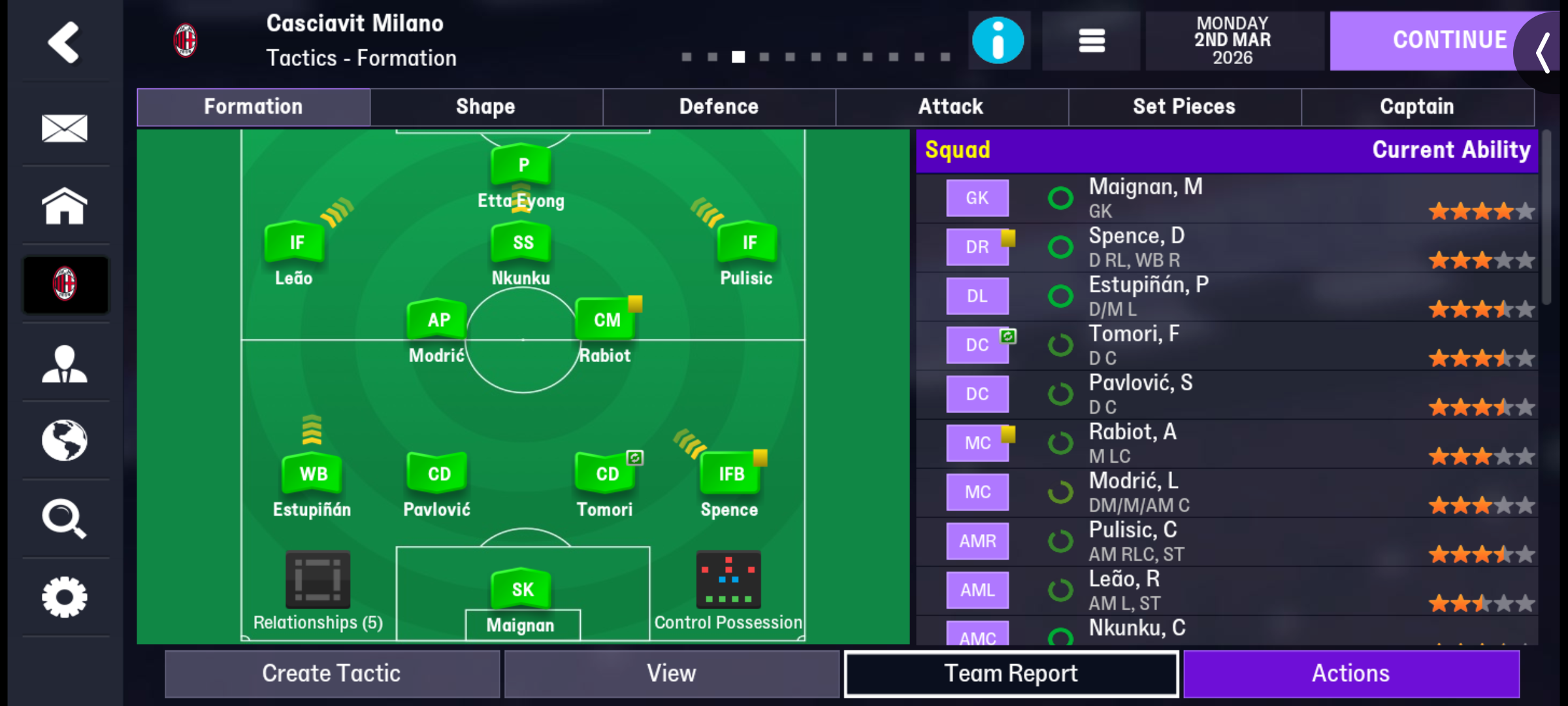
Task: Open settings via the gear icon
Action: click(x=65, y=596)
